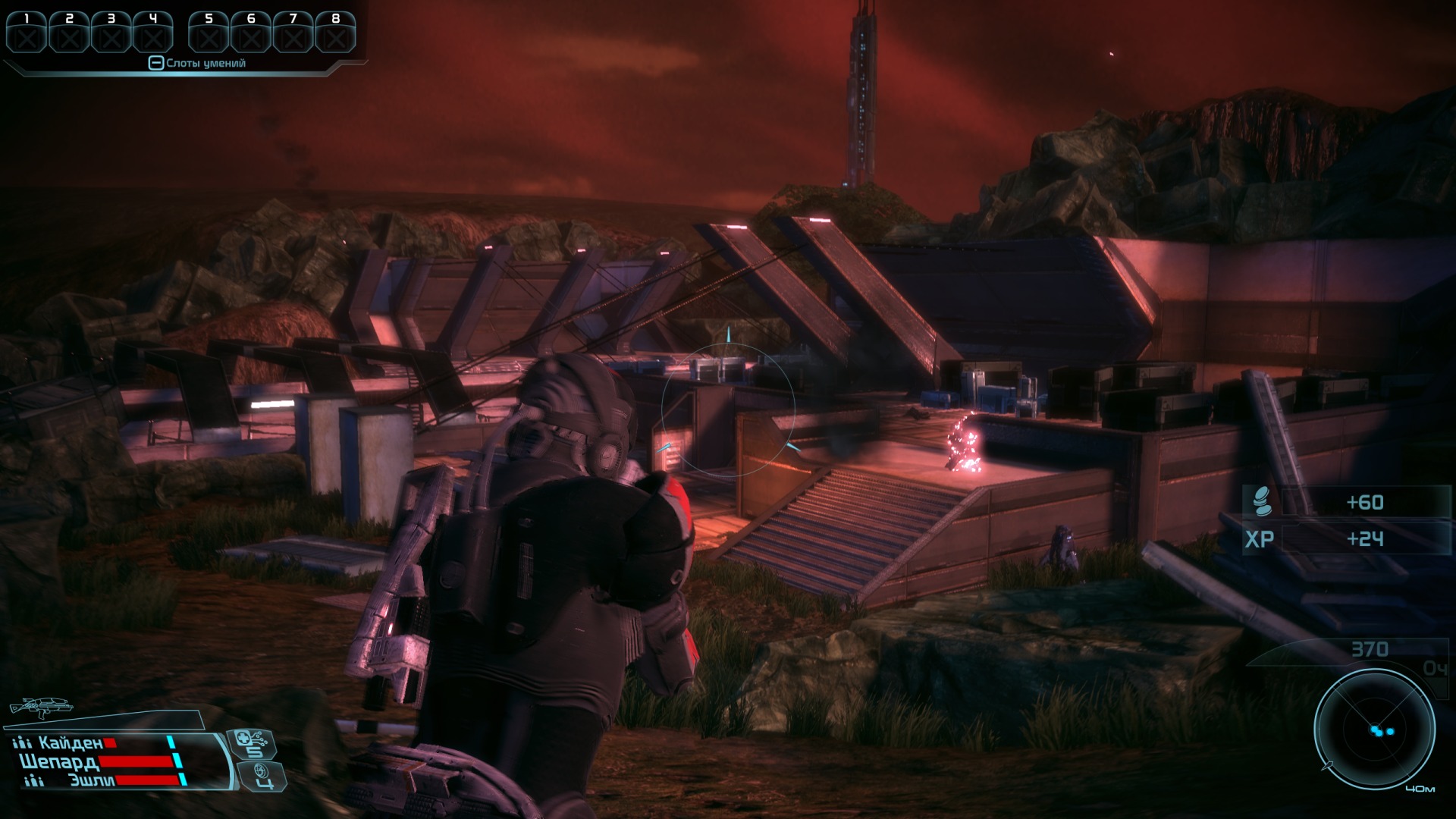Select skill slot number 1
Screen dimensions: 1456x819
pyautogui.click(x=27, y=32)
